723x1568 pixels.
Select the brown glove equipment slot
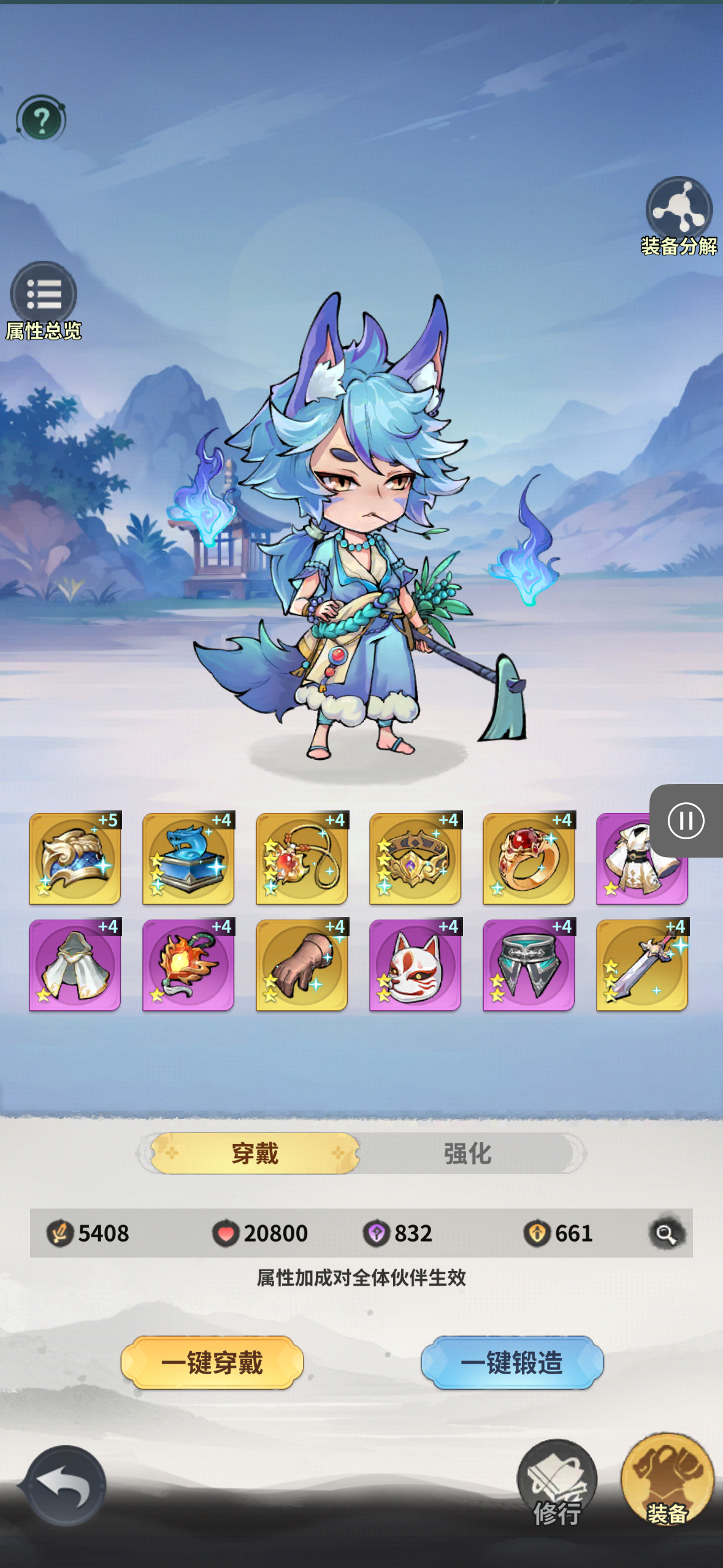[x=302, y=965]
